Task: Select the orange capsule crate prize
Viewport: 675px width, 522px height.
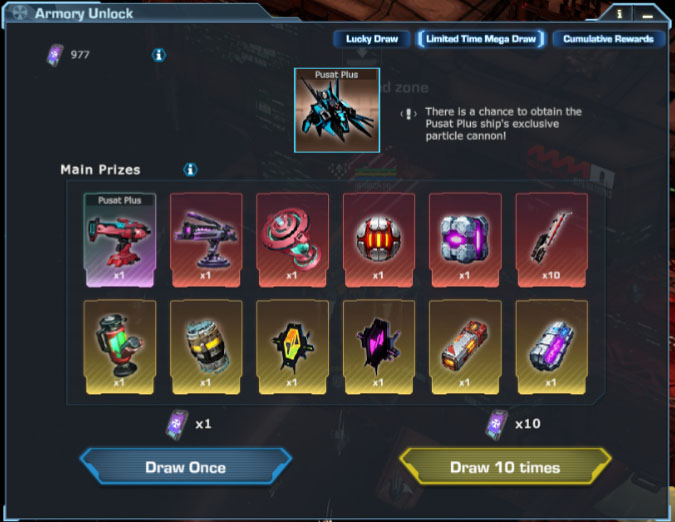Action: [464, 344]
